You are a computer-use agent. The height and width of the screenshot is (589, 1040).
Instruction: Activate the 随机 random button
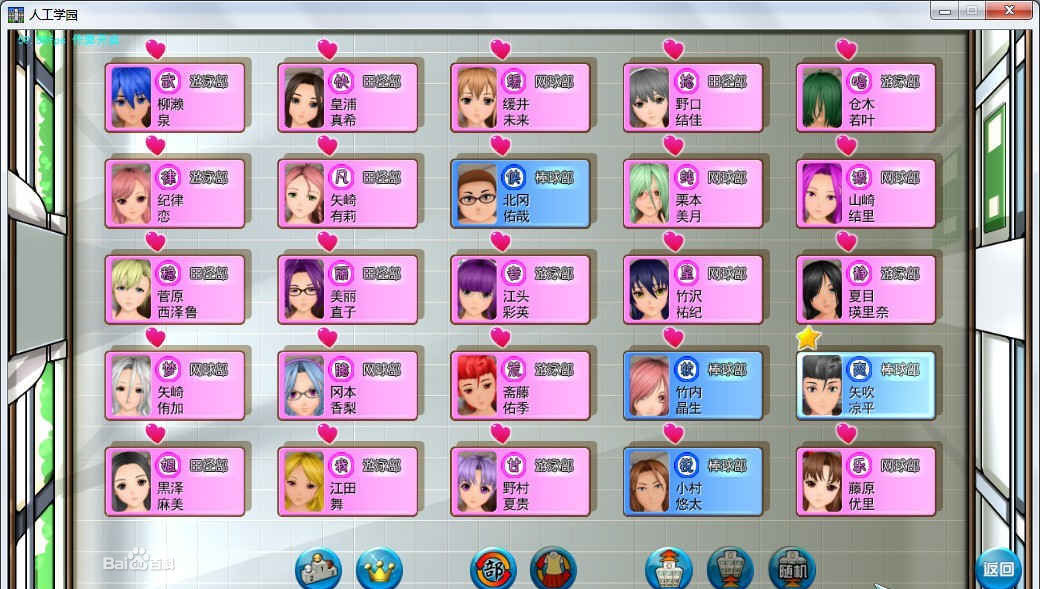click(792, 570)
